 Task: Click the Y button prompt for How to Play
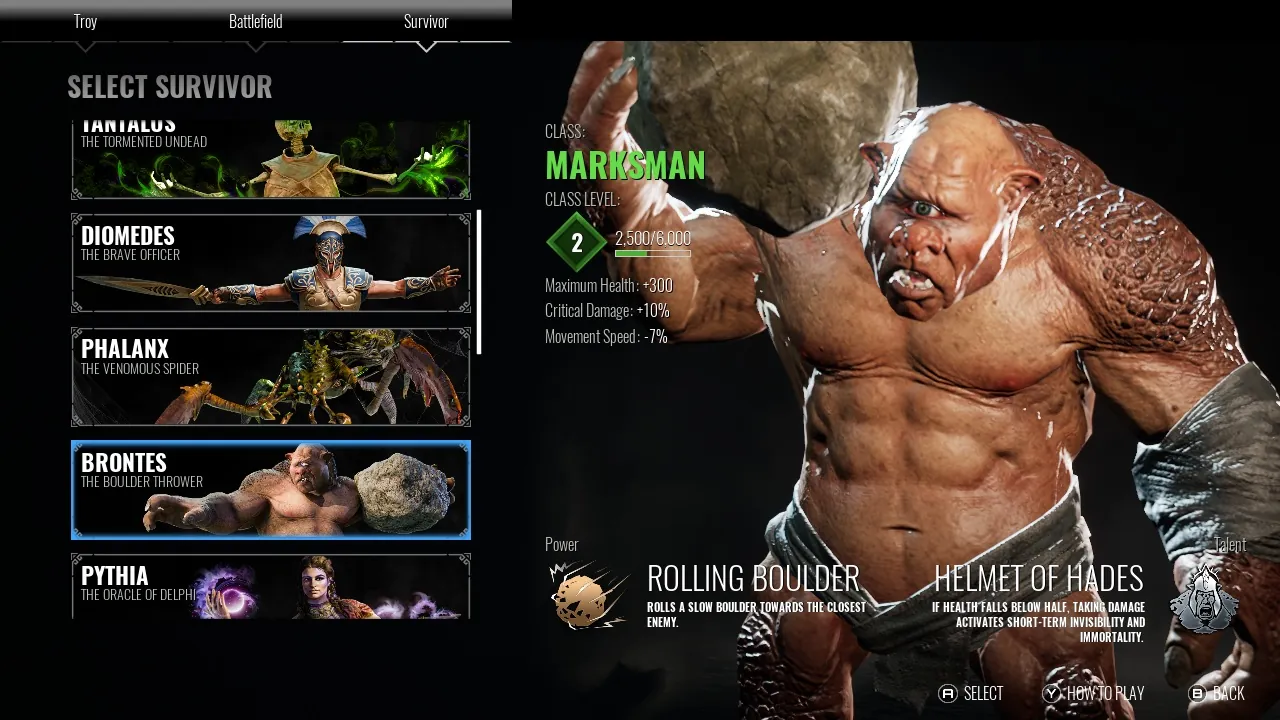pyautogui.click(x=1051, y=692)
